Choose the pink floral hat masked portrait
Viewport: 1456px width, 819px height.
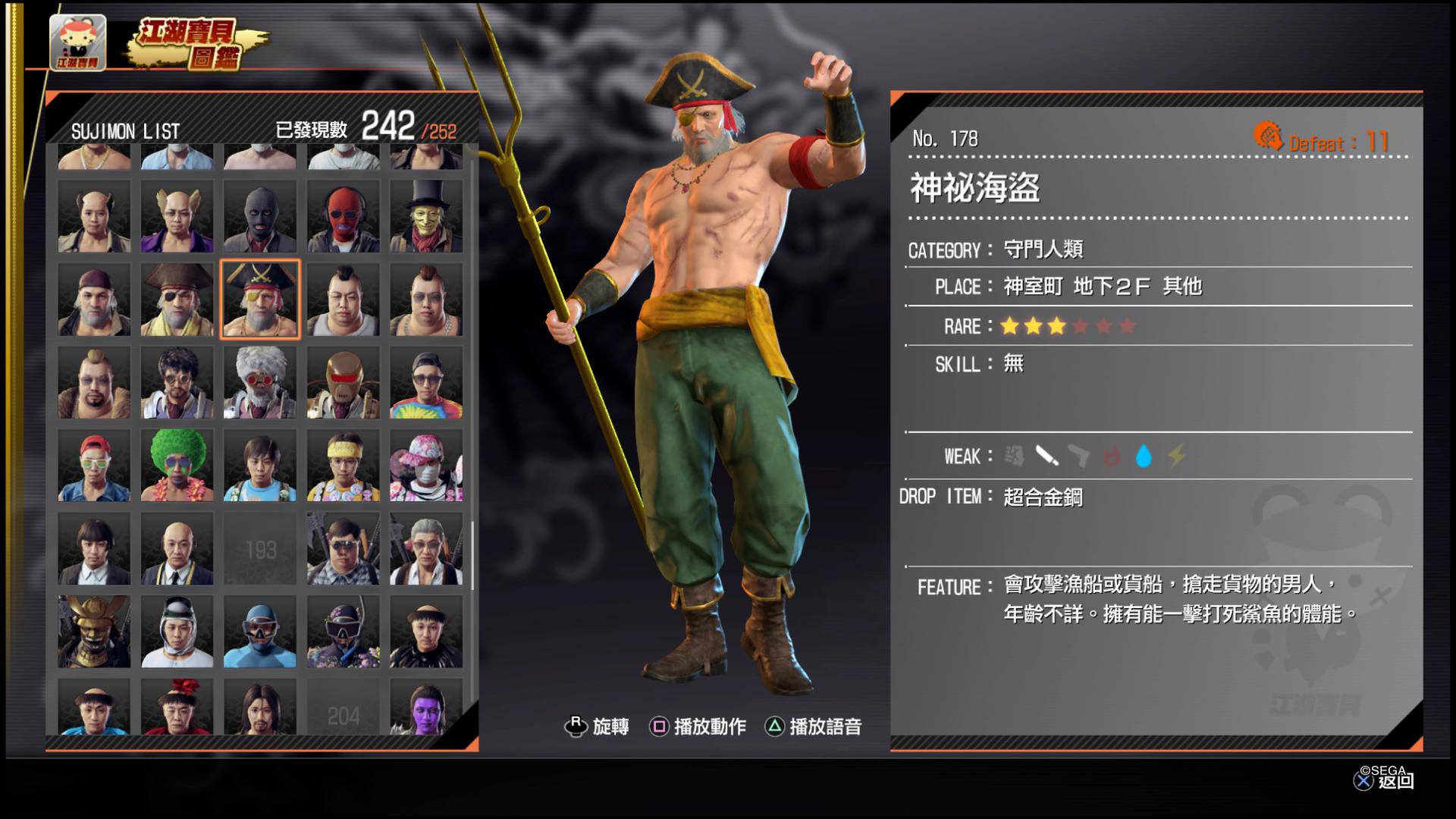[426, 466]
